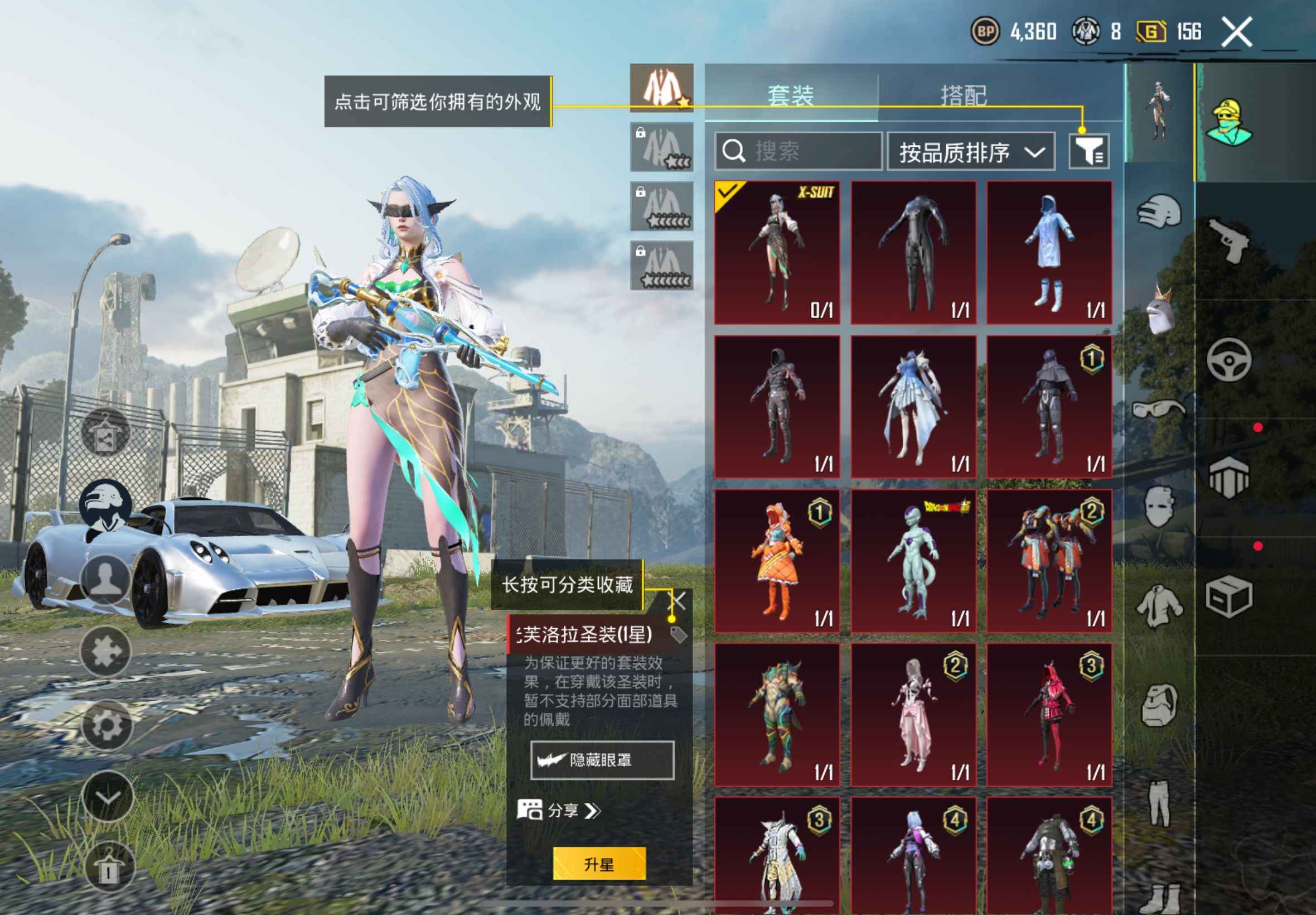Close the suit details popup
Screen dimensions: 1316x915
(x=678, y=601)
